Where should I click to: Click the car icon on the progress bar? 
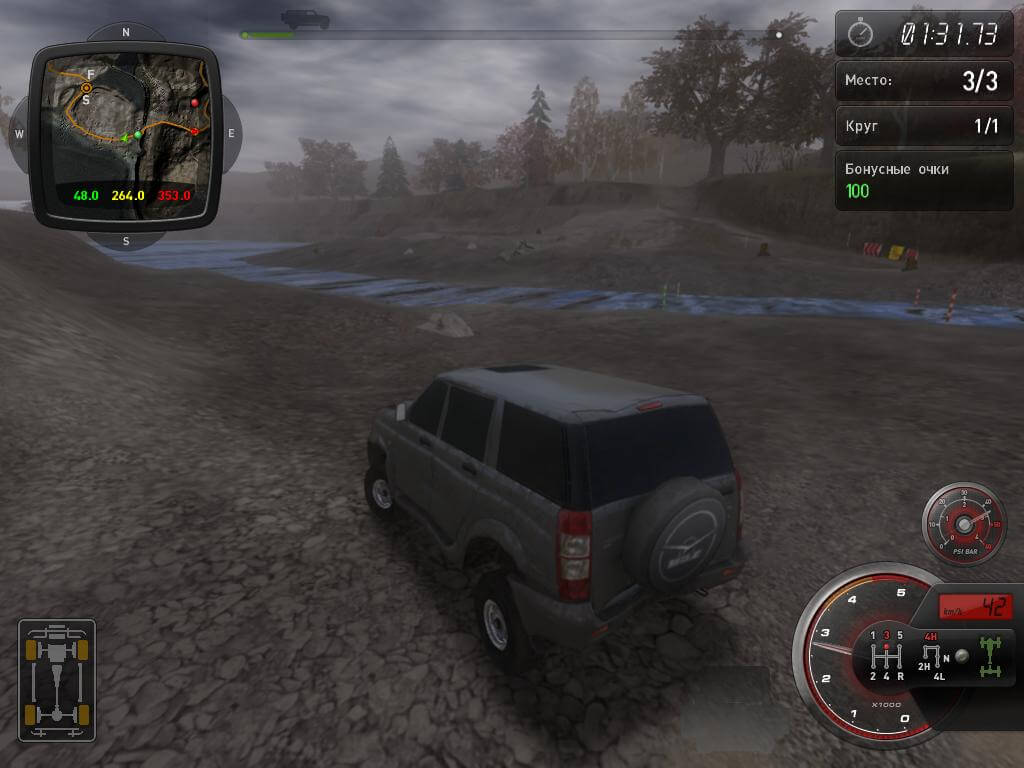click(x=305, y=19)
